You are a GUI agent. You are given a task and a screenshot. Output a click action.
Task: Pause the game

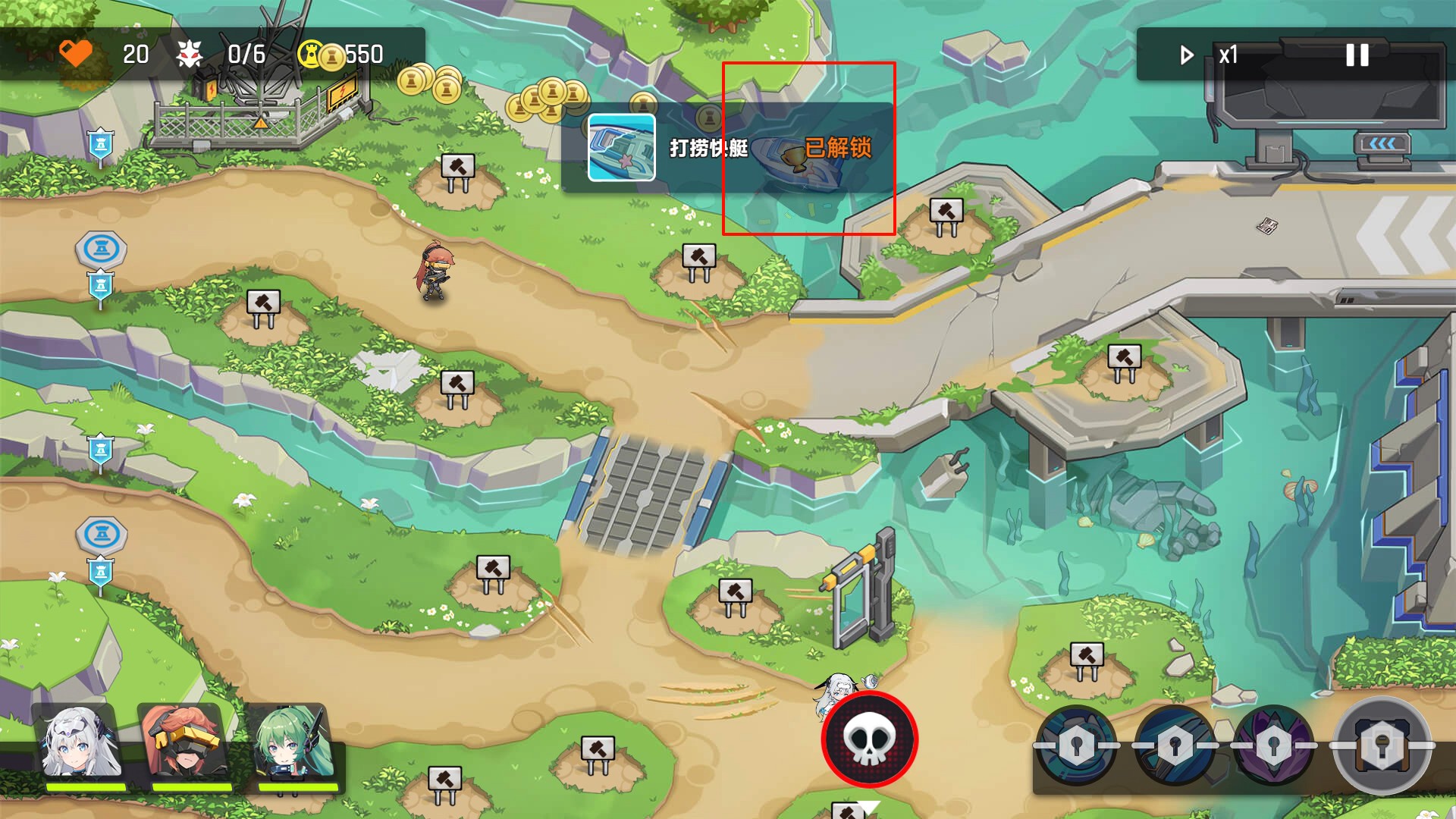click(x=1357, y=55)
